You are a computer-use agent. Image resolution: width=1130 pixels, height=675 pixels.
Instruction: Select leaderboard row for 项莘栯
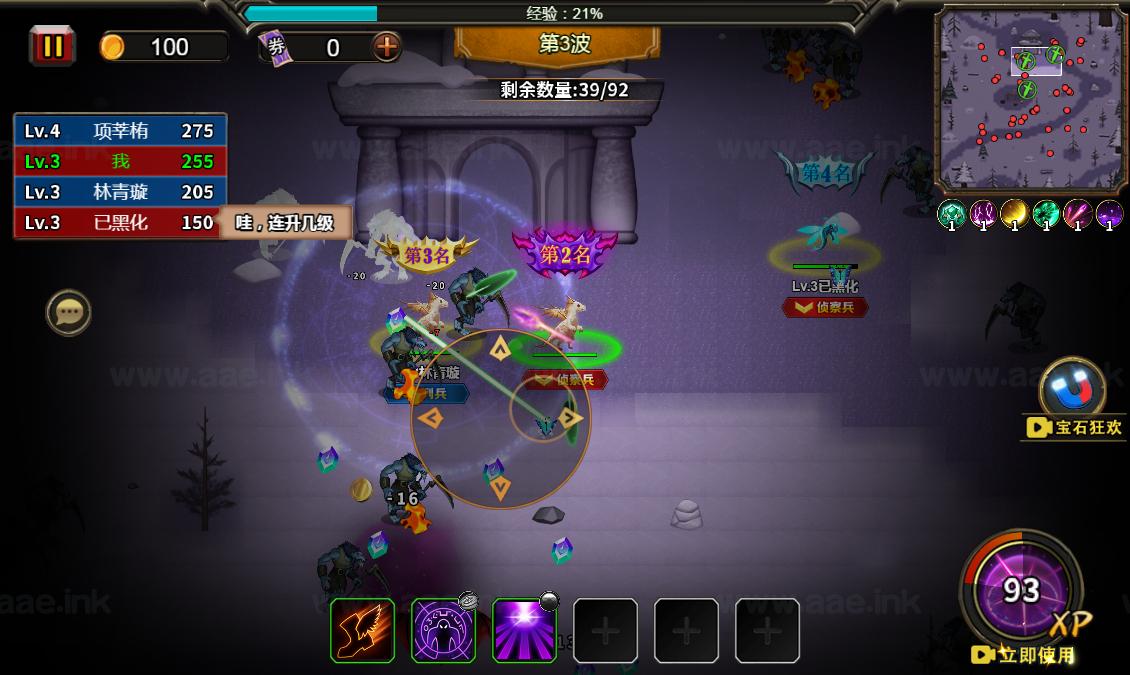tap(120, 130)
